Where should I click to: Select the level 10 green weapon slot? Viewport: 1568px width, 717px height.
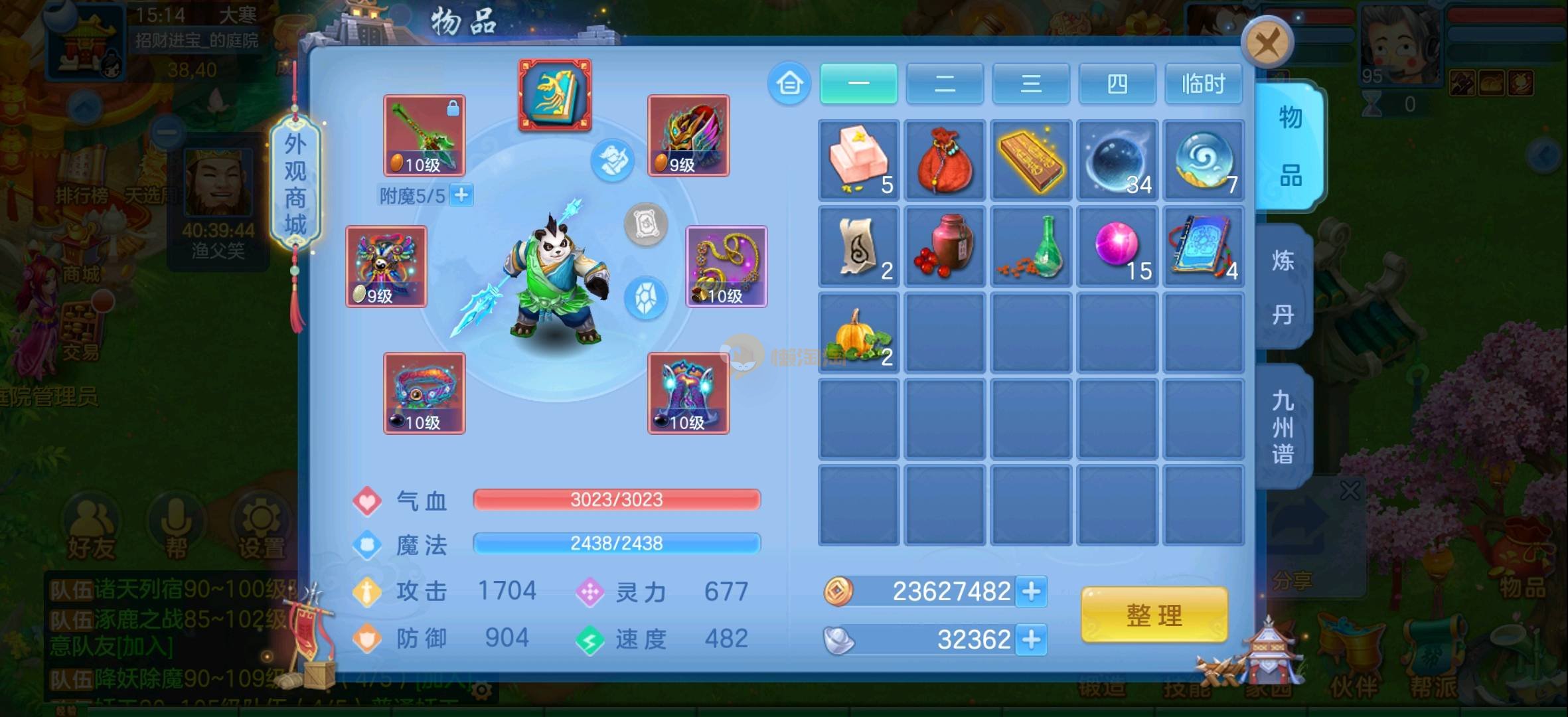424,135
